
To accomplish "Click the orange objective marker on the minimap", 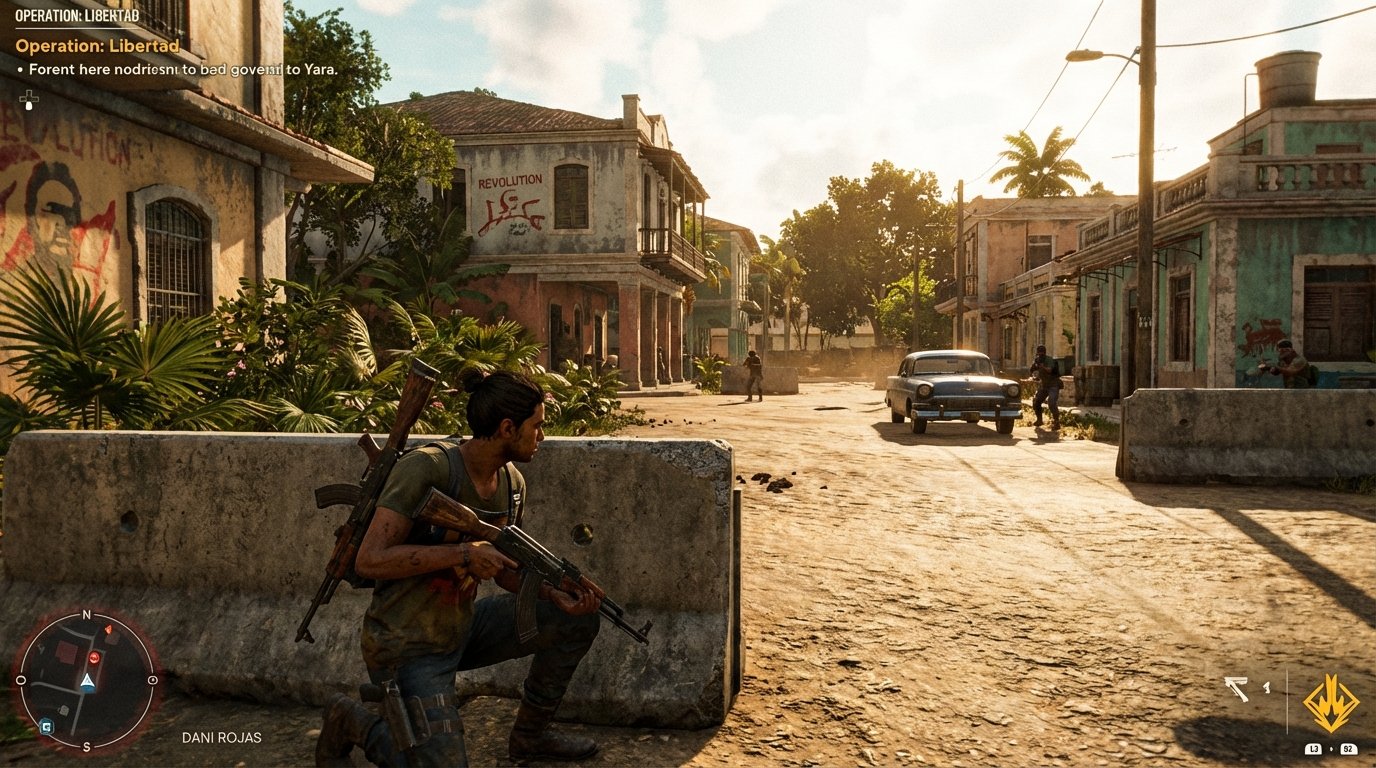I will tap(108, 629).
